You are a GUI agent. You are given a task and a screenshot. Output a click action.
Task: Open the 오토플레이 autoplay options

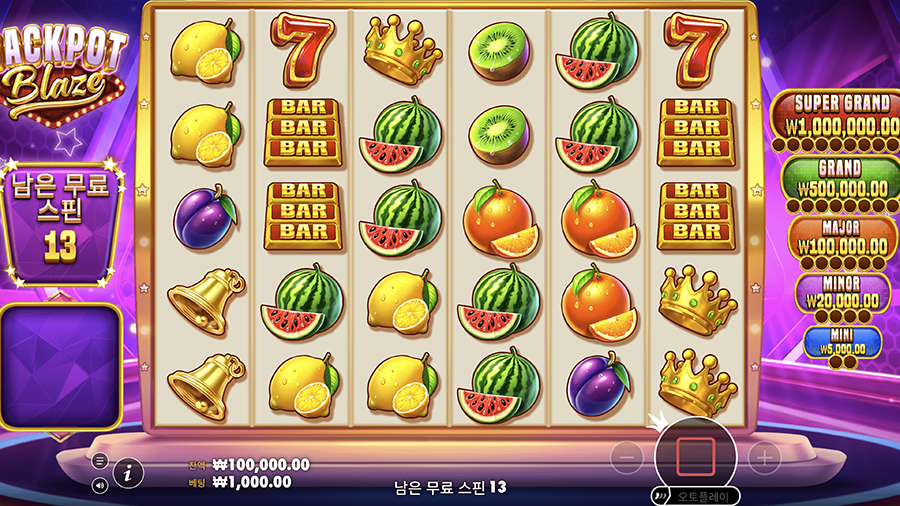click(699, 496)
